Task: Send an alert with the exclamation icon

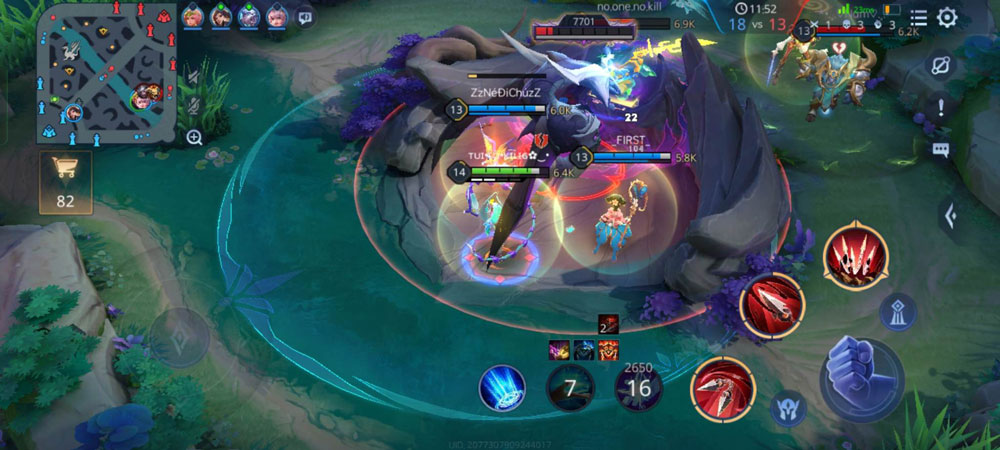Action: point(941,108)
